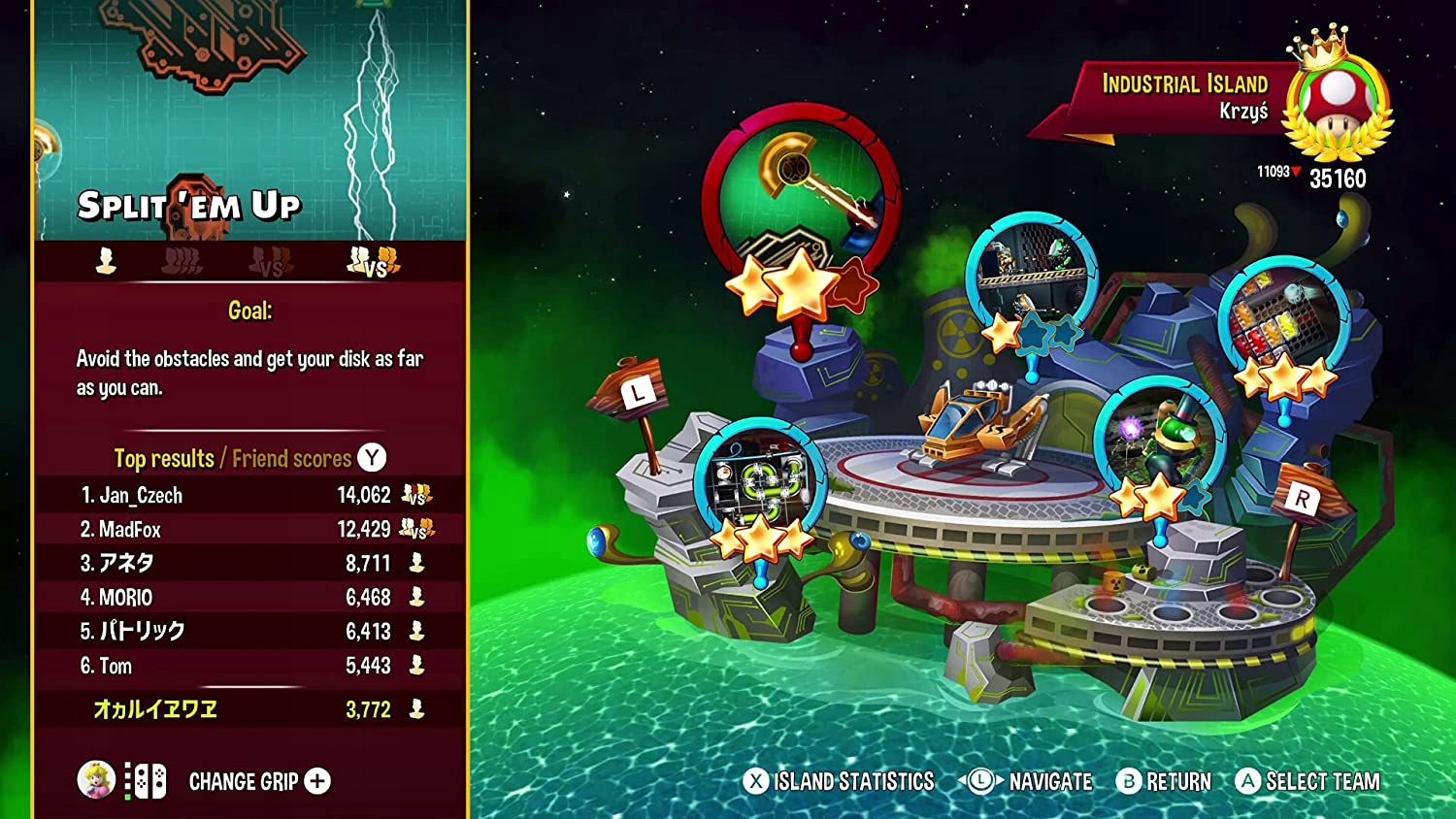Select MadFox's leaderboard entry
1456x819 pixels.
click(250, 529)
